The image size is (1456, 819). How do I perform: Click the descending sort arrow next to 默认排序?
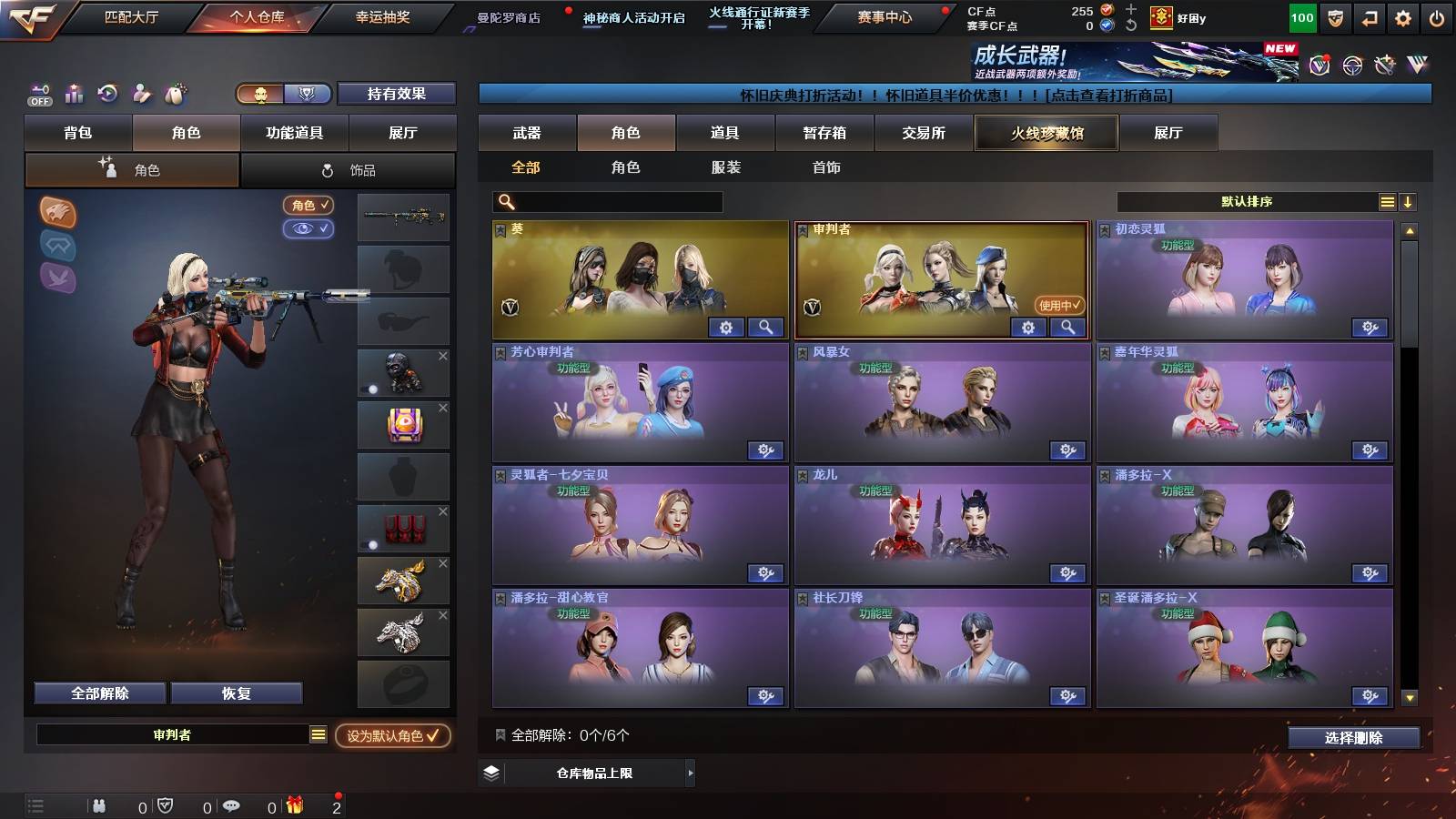pos(1408,202)
